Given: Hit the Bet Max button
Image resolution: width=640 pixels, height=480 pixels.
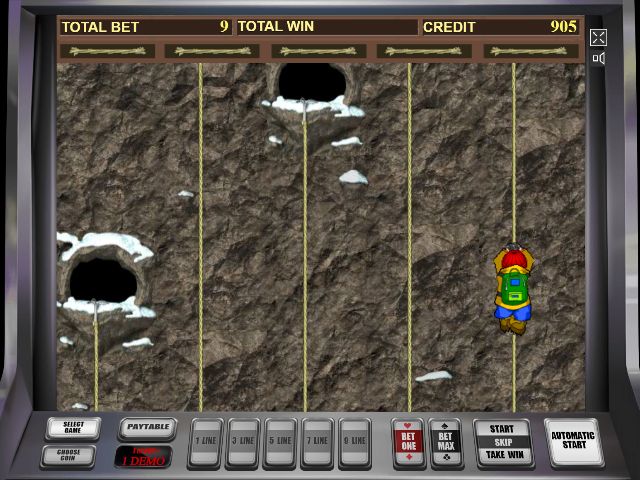Looking at the screenshot, I should 446,441.
